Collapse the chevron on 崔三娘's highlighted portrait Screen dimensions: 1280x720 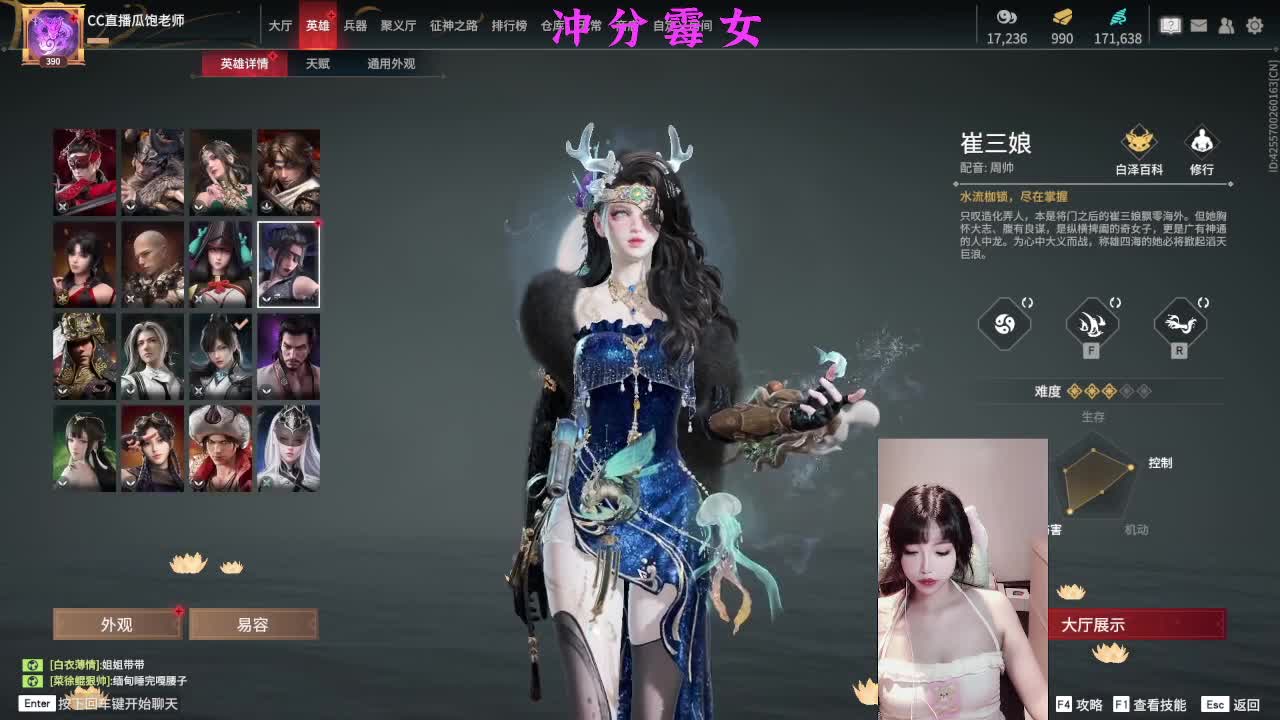266,298
